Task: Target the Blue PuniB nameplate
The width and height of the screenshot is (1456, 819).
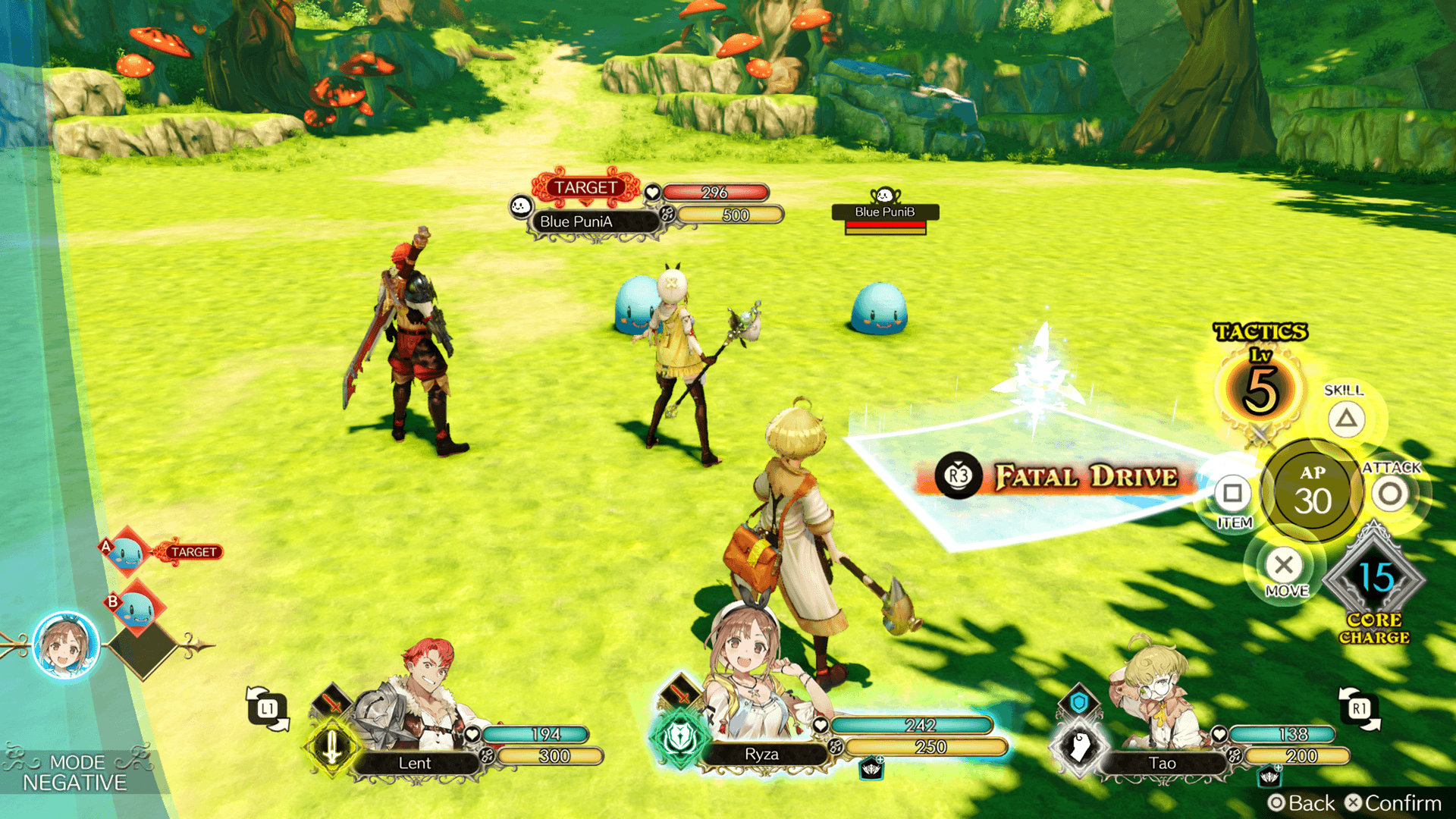Action: [x=885, y=212]
